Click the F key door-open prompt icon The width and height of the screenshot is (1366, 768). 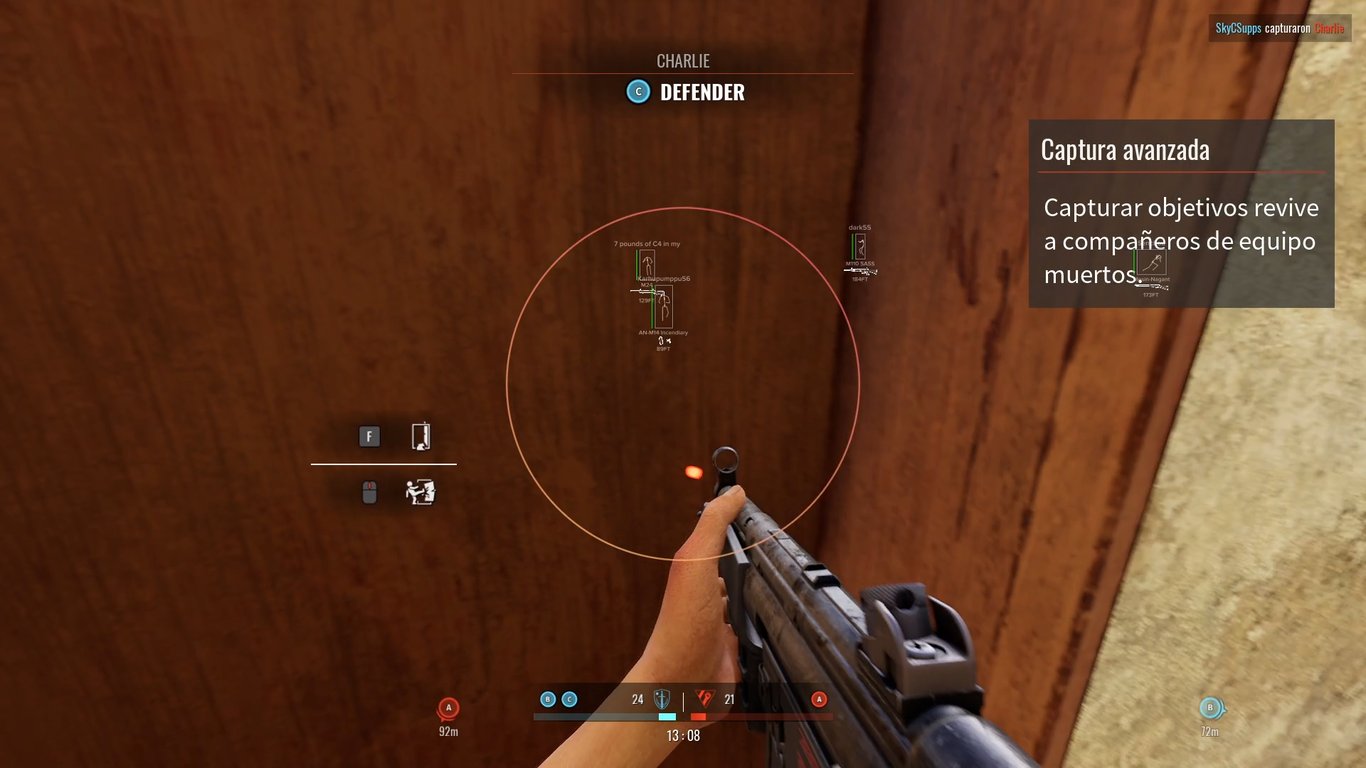tap(369, 436)
